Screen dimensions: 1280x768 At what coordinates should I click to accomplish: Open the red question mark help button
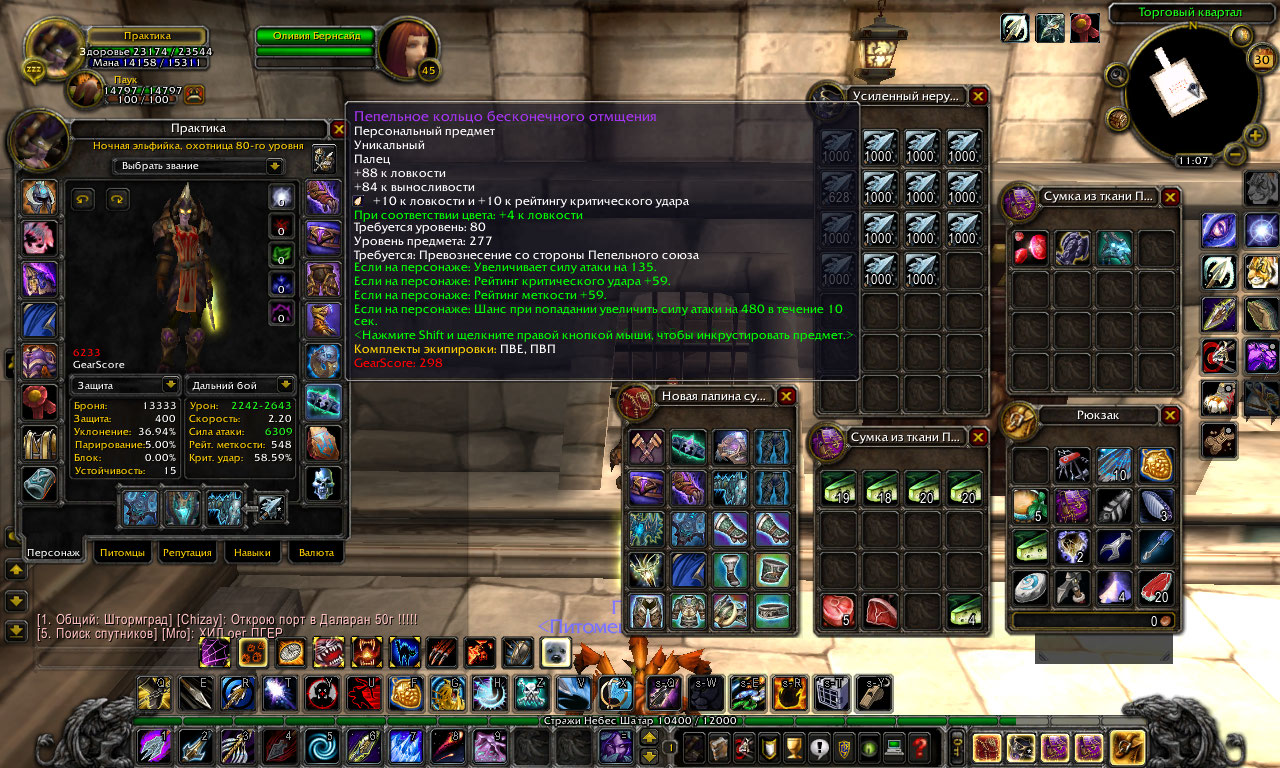tap(919, 746)
